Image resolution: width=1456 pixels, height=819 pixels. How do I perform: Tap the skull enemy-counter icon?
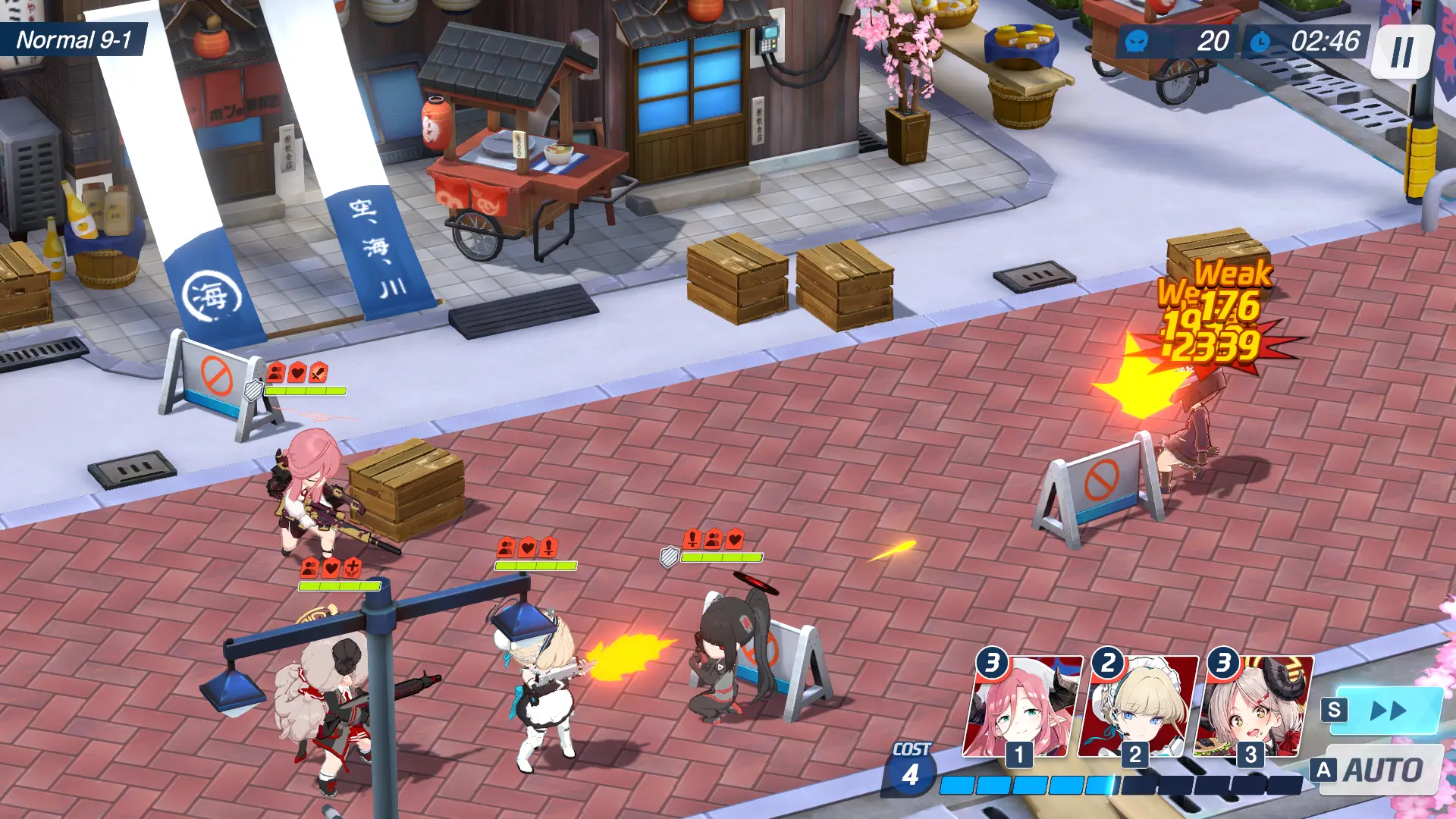[x=1136, y=42]
